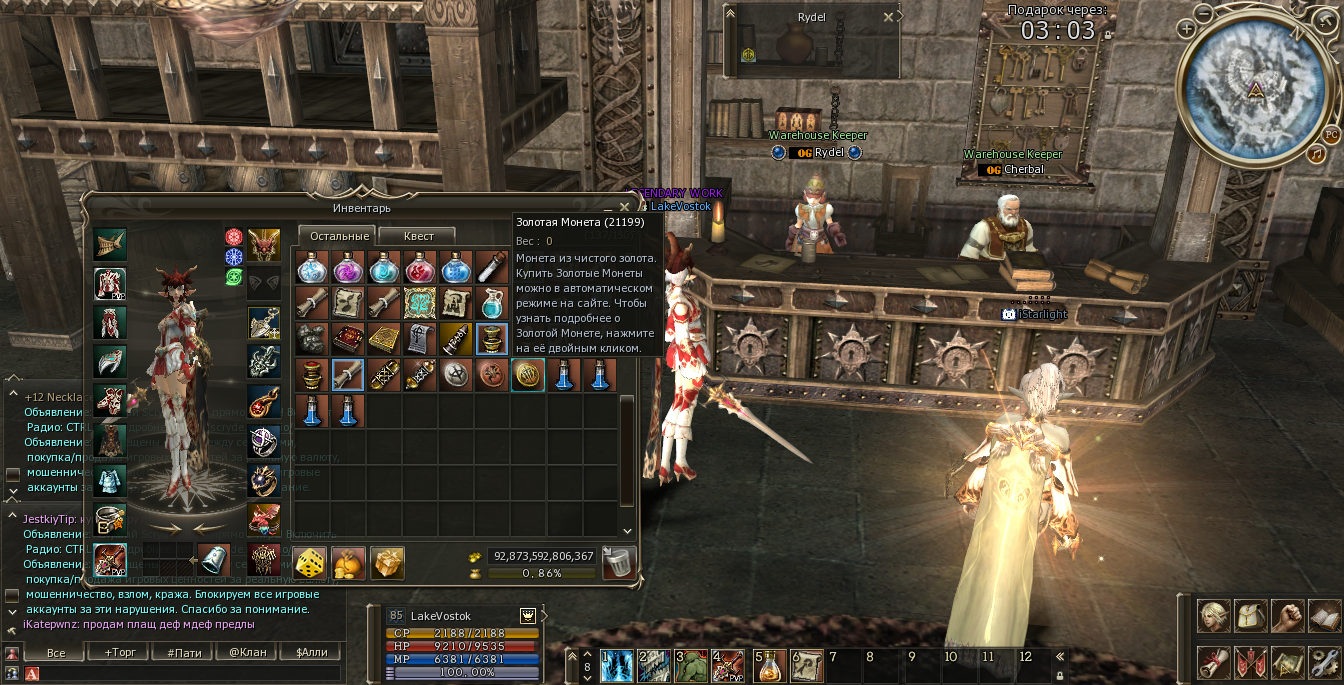Toggle the music note button by minimap
1344x685 pixels.
pyautogui.click(x=1315, y=154)
